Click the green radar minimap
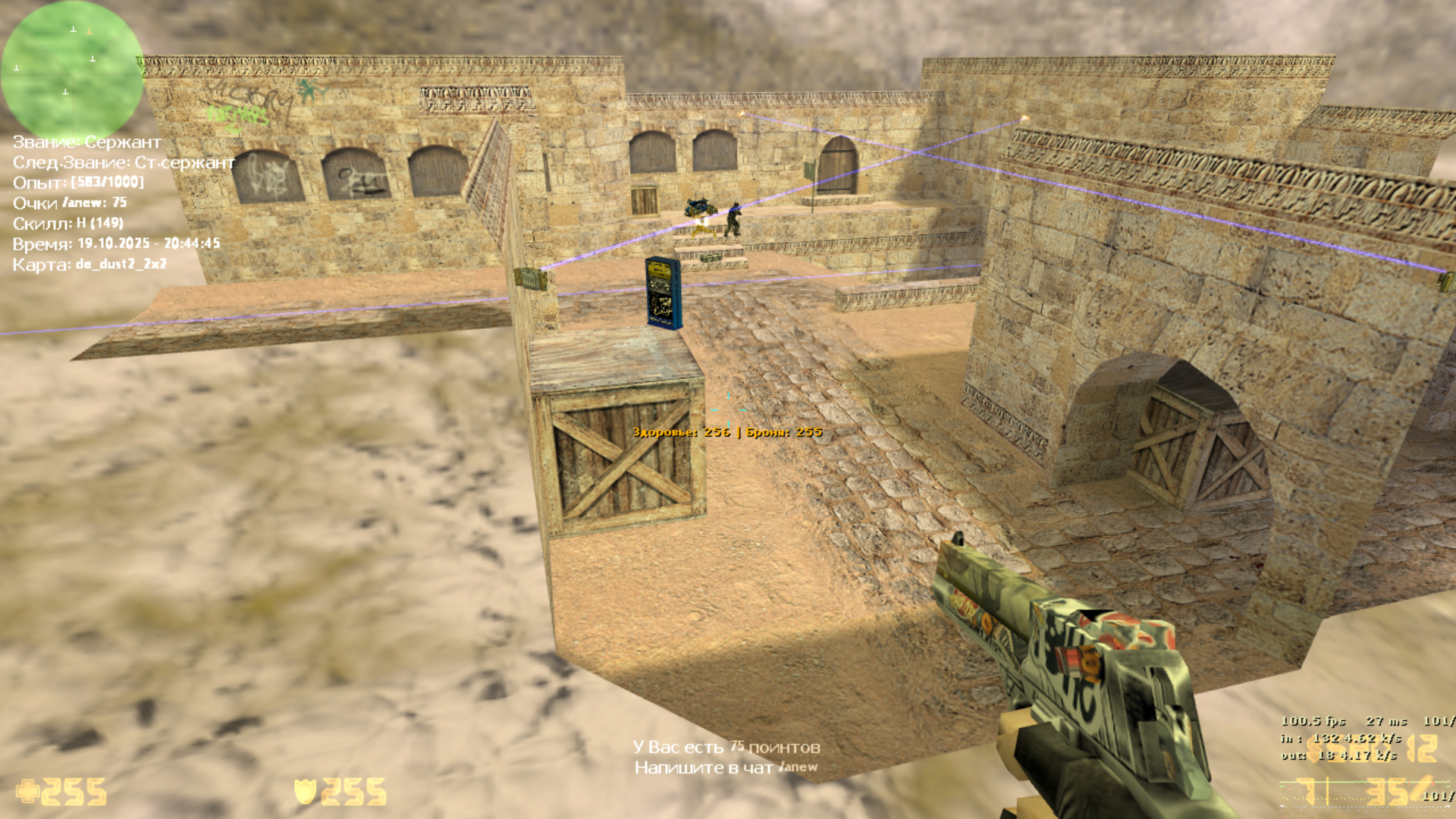 coord(72,72)
